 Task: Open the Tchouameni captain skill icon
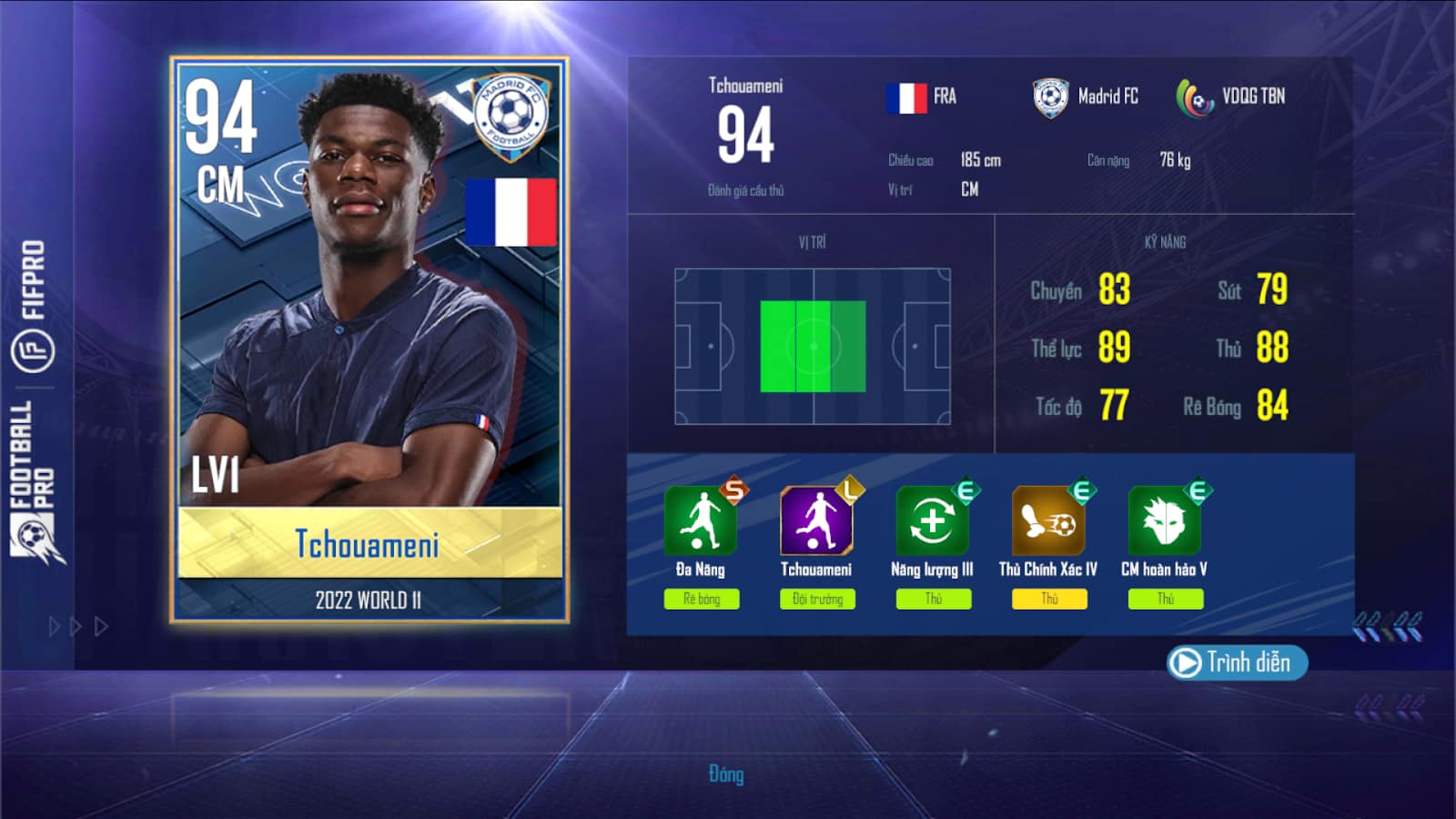tap(816, 521)
